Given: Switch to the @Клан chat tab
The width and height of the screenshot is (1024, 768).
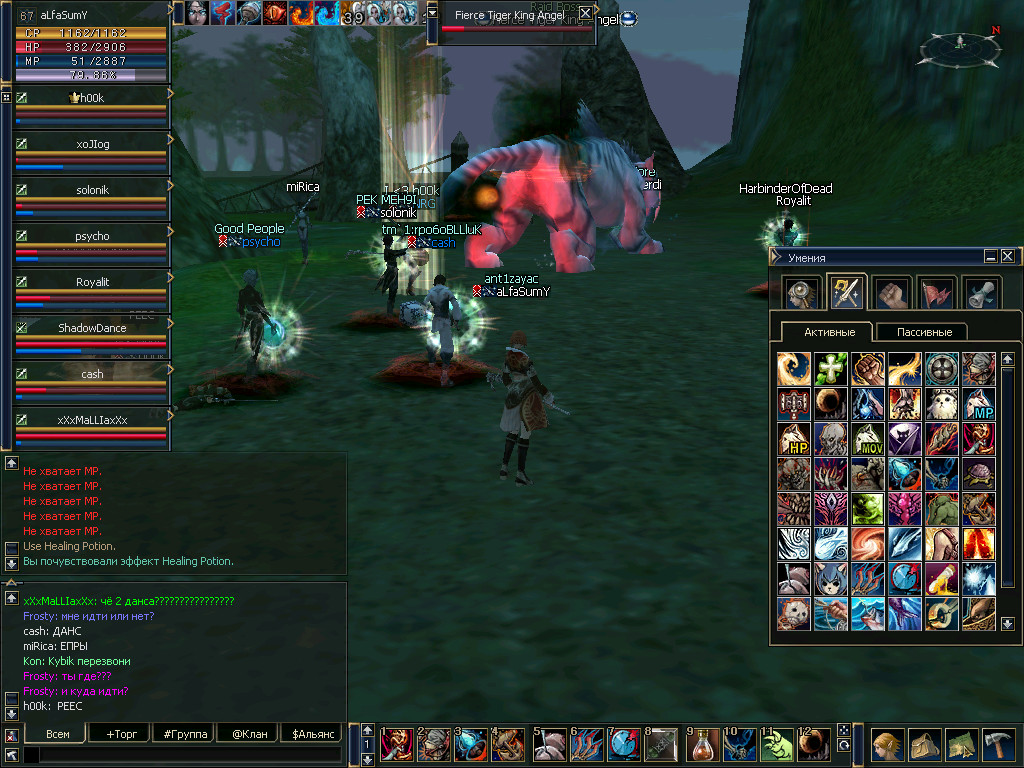Looking at the screenshot, I should [249, 733].
